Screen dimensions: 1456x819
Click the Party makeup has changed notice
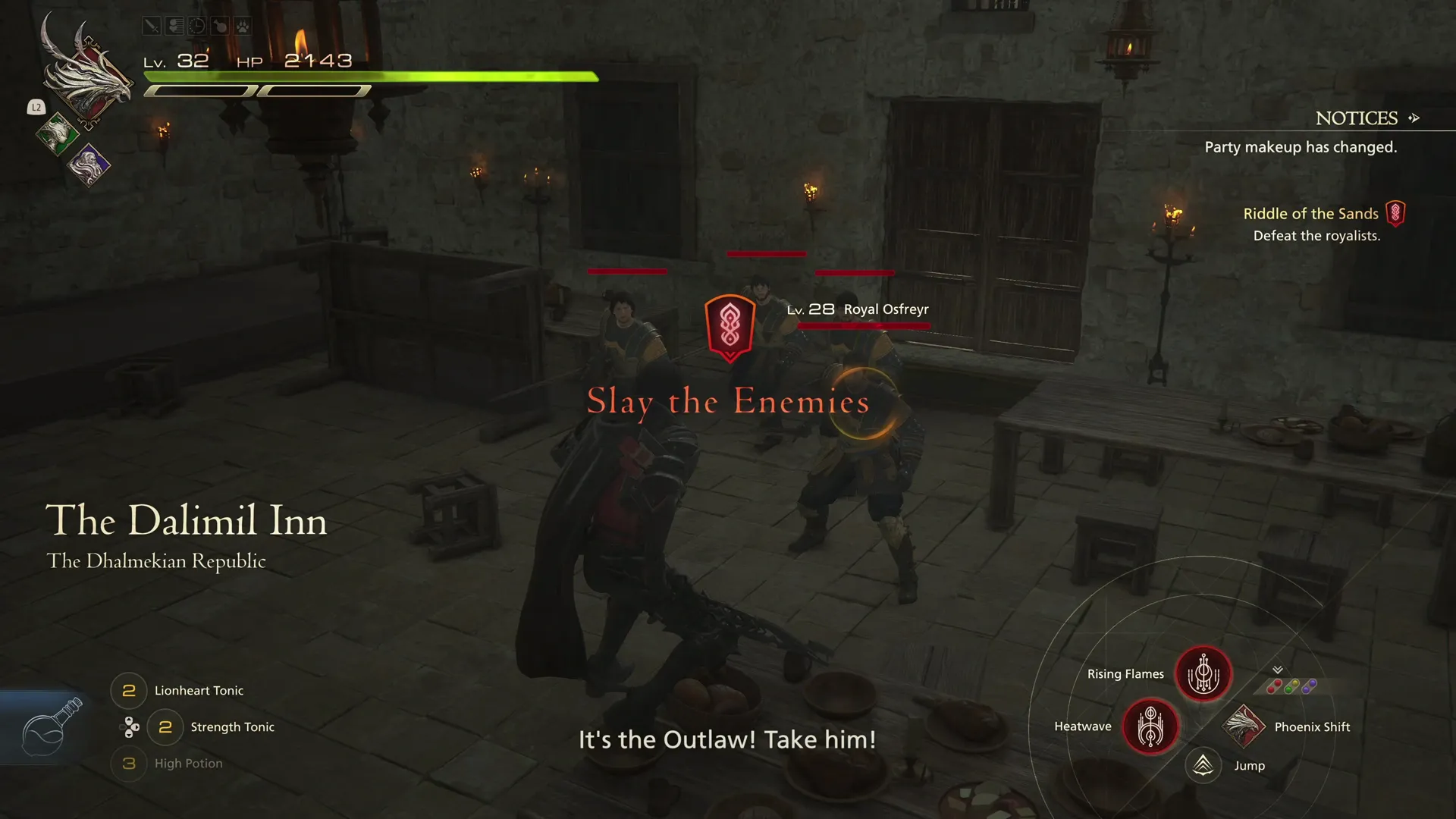[x=1300, y=147]
